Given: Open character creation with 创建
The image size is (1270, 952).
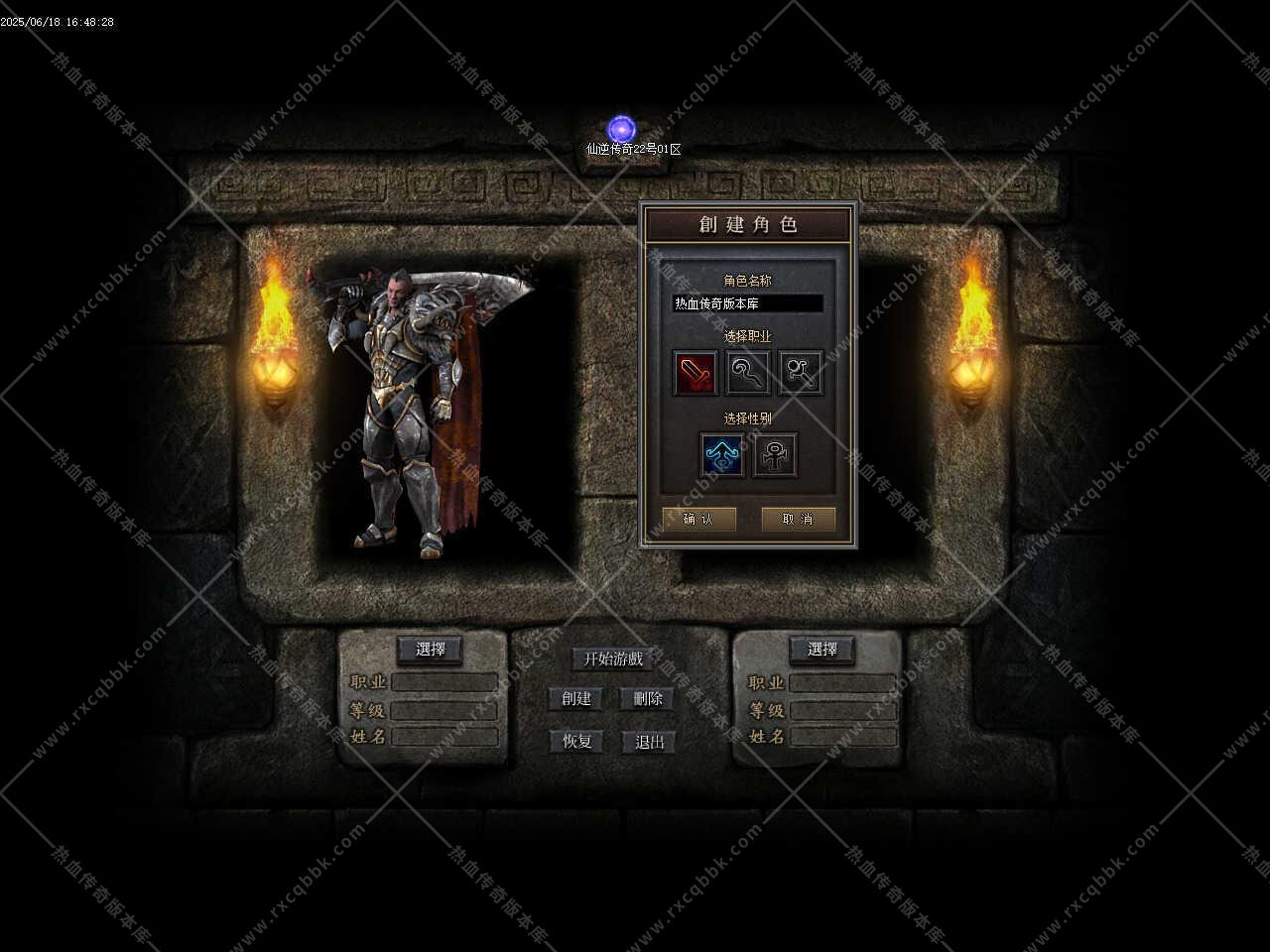Looking at the screenshot, I should 576,698.
